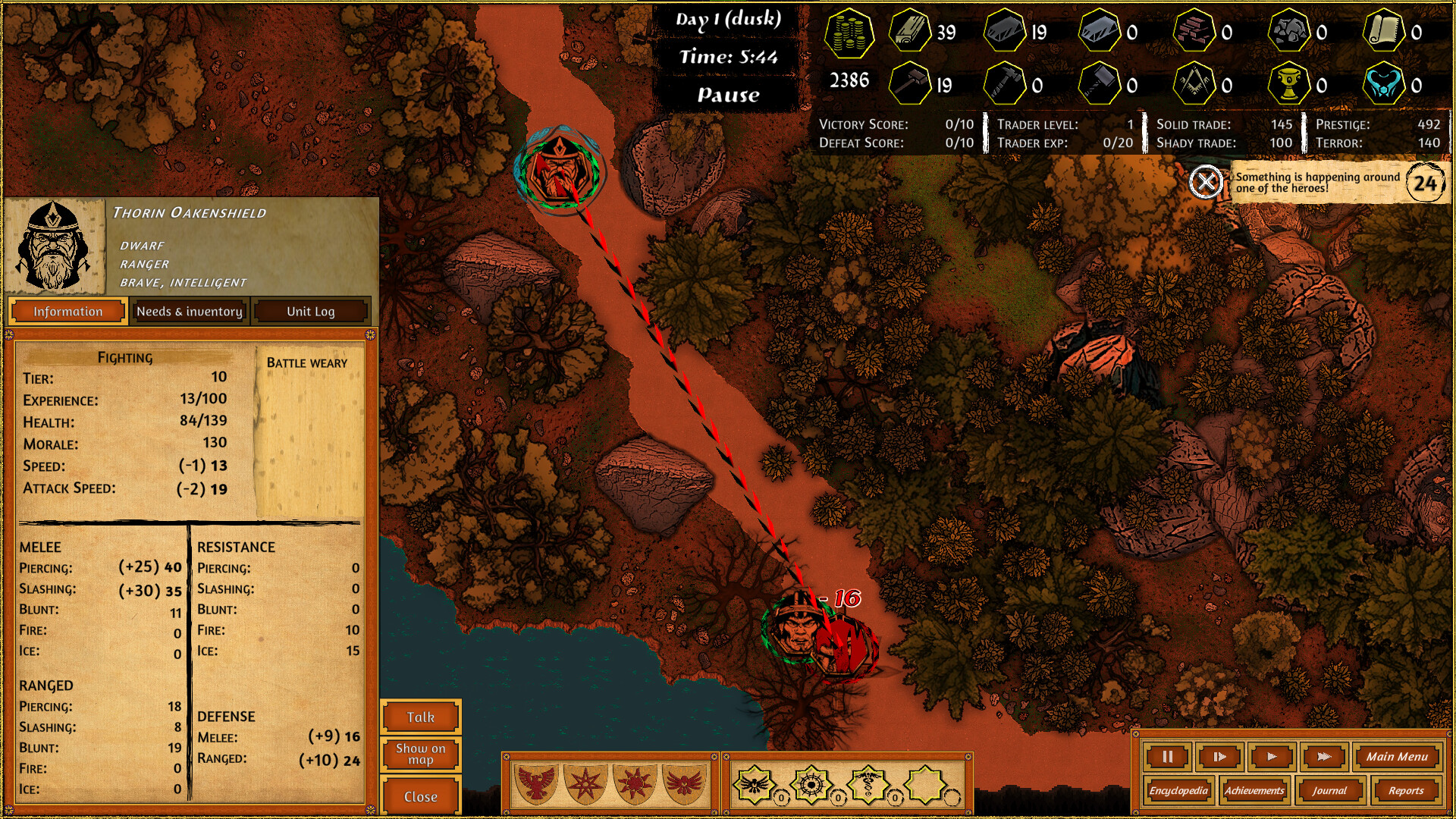
Task: Click the Show on map button
Action: coord(421,754)
